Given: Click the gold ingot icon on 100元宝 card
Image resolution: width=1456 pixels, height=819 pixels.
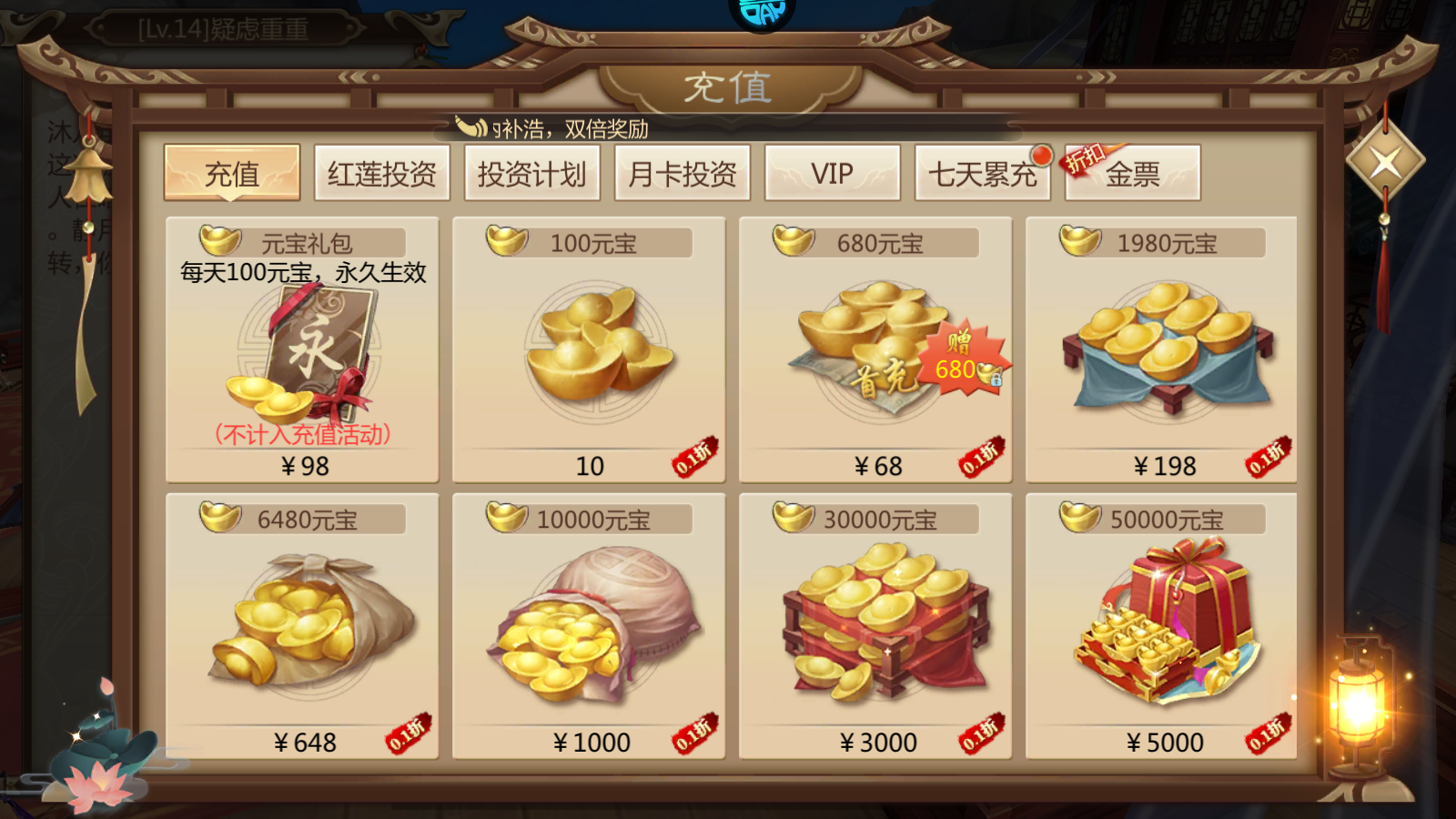Looking at the screenshot, I should 507,243.
